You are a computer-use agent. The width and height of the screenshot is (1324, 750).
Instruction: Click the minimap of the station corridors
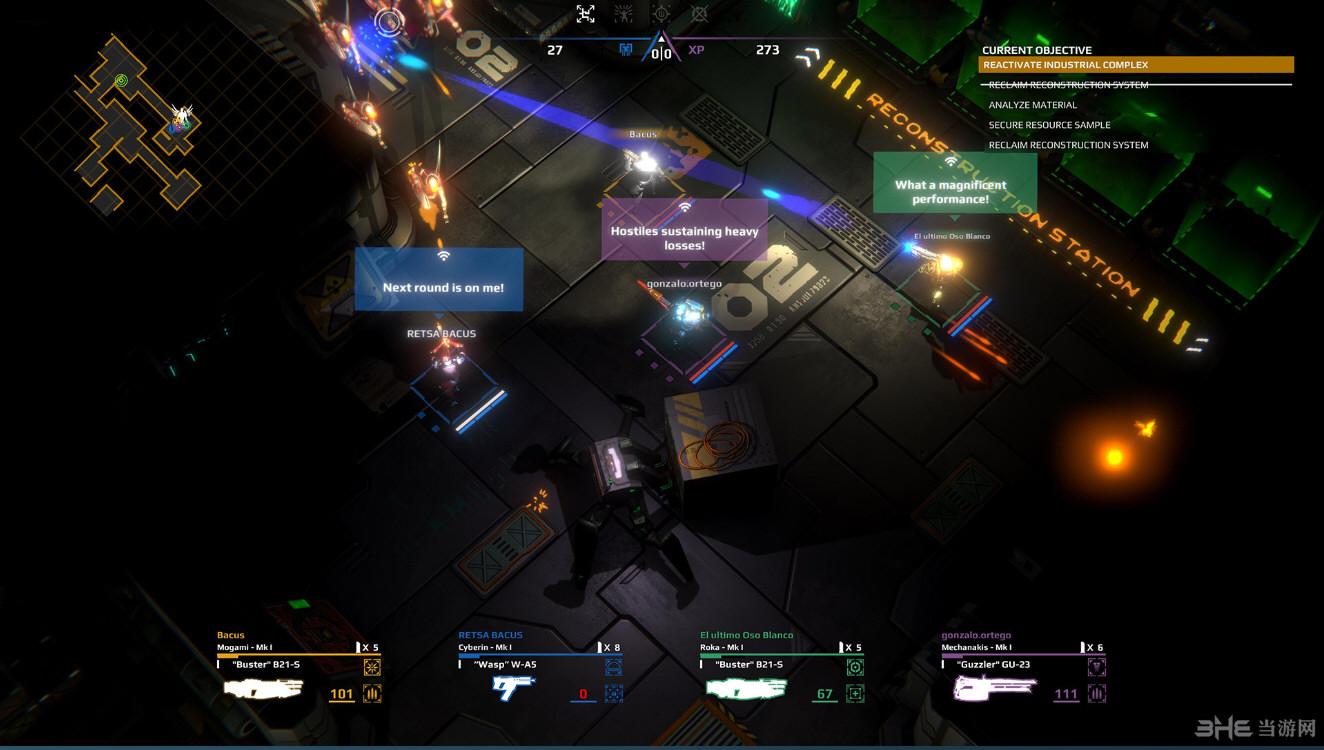[x=130, y=125]
